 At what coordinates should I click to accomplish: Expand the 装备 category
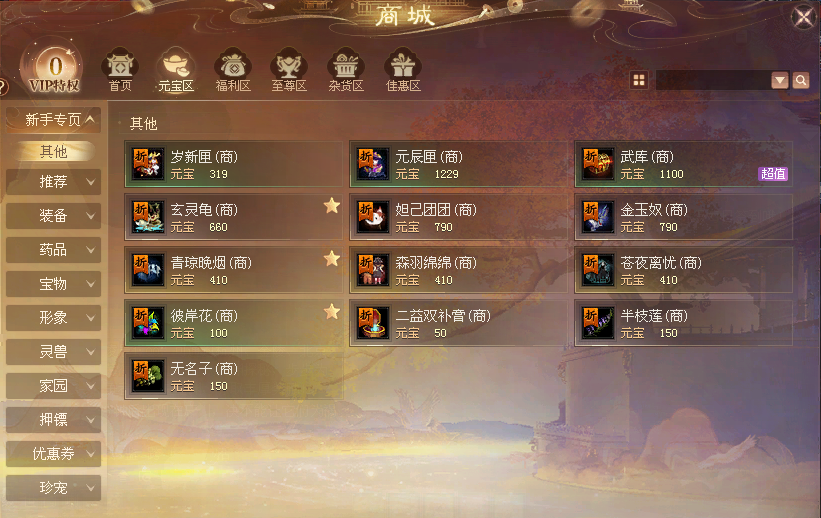pos(53,216)
